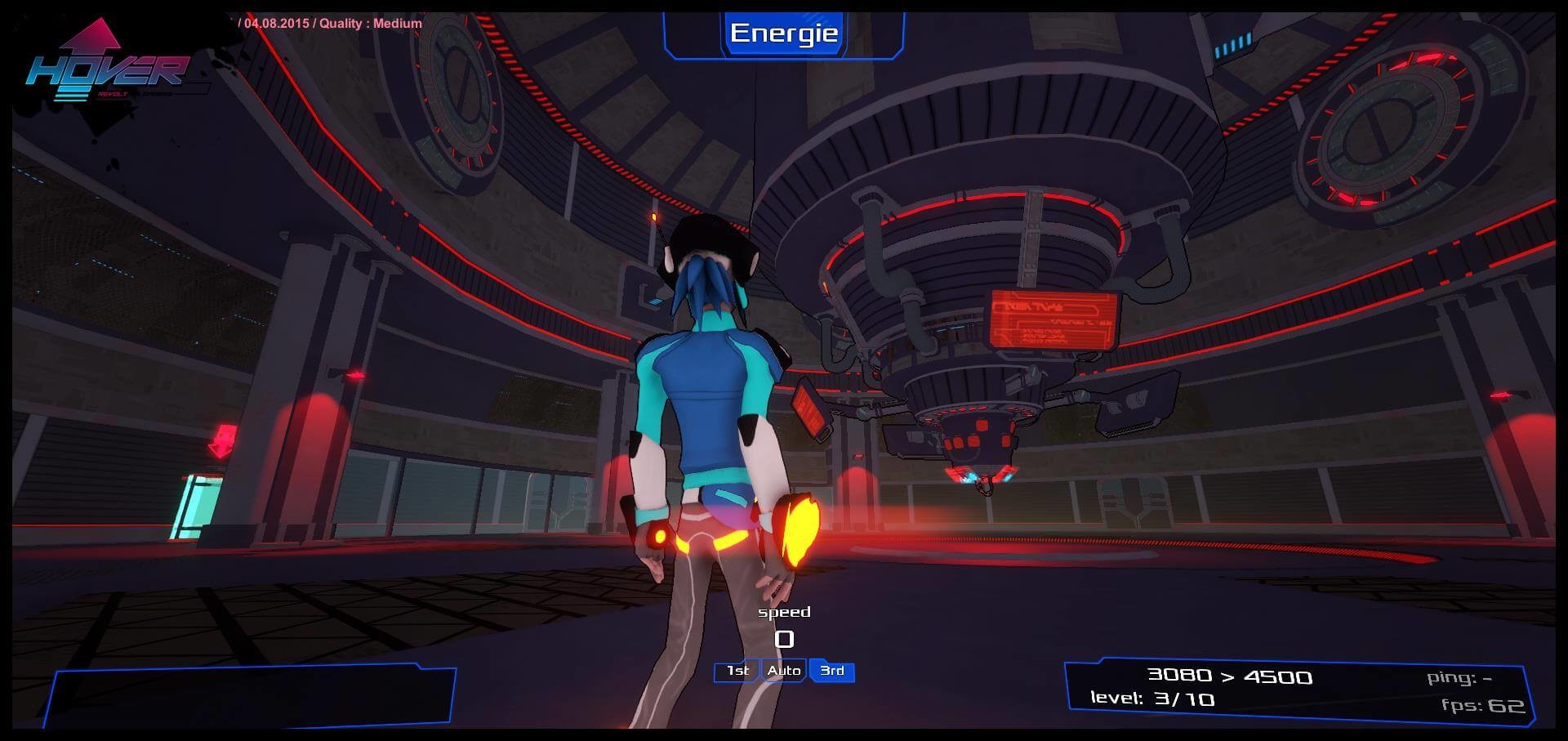Click the level: 3/10 label
Screen dimensions: 1568x741
1152,700
